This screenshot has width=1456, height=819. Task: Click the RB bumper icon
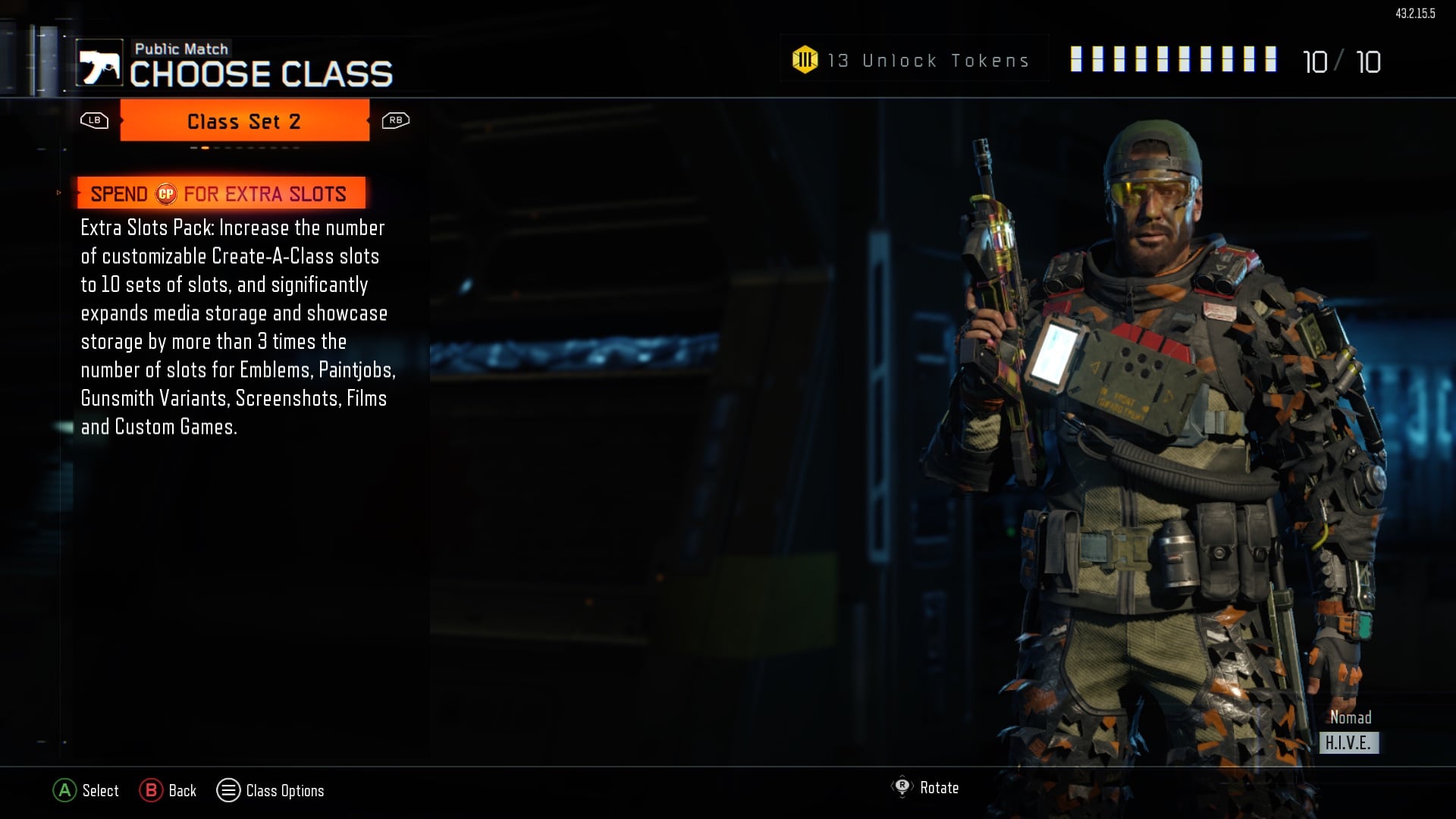(394, 120)
